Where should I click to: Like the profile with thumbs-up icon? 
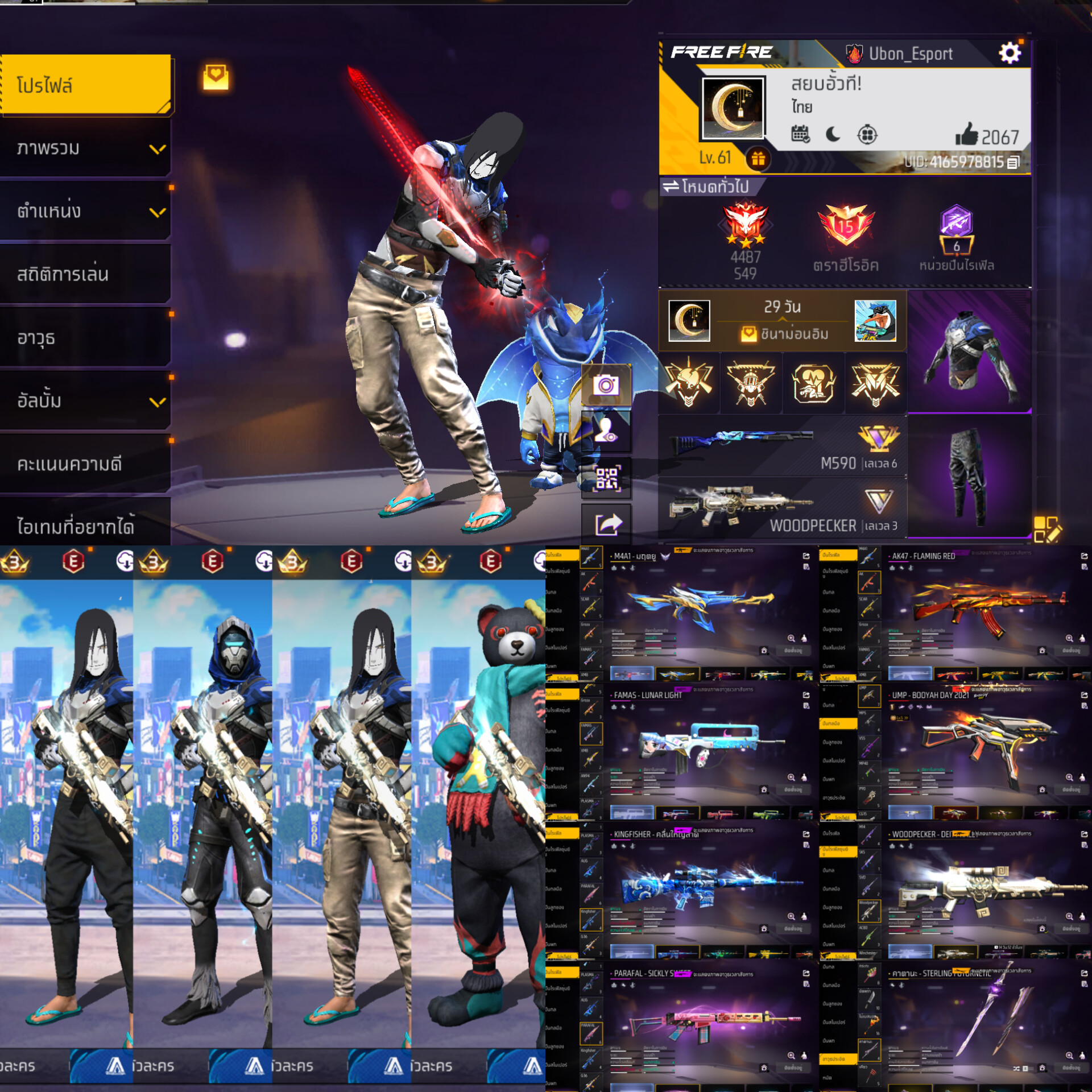(x=966, y=135)
